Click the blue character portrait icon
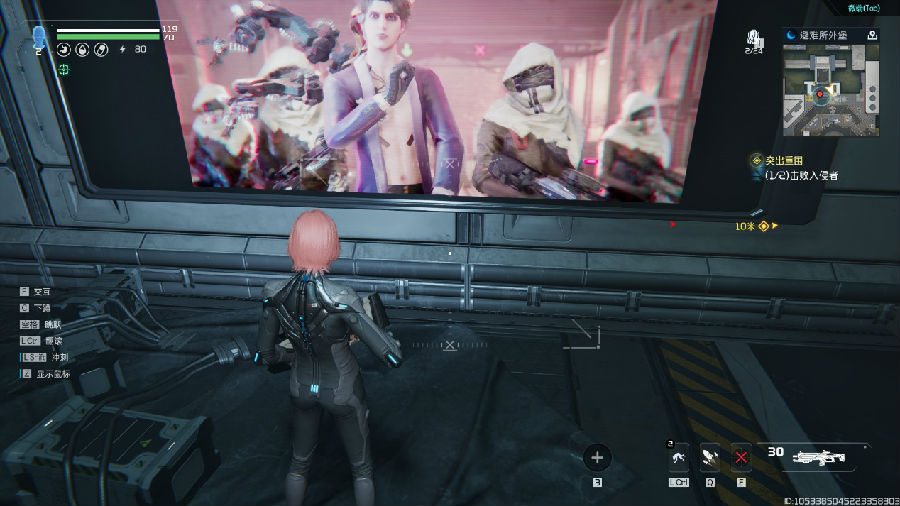 40,38
